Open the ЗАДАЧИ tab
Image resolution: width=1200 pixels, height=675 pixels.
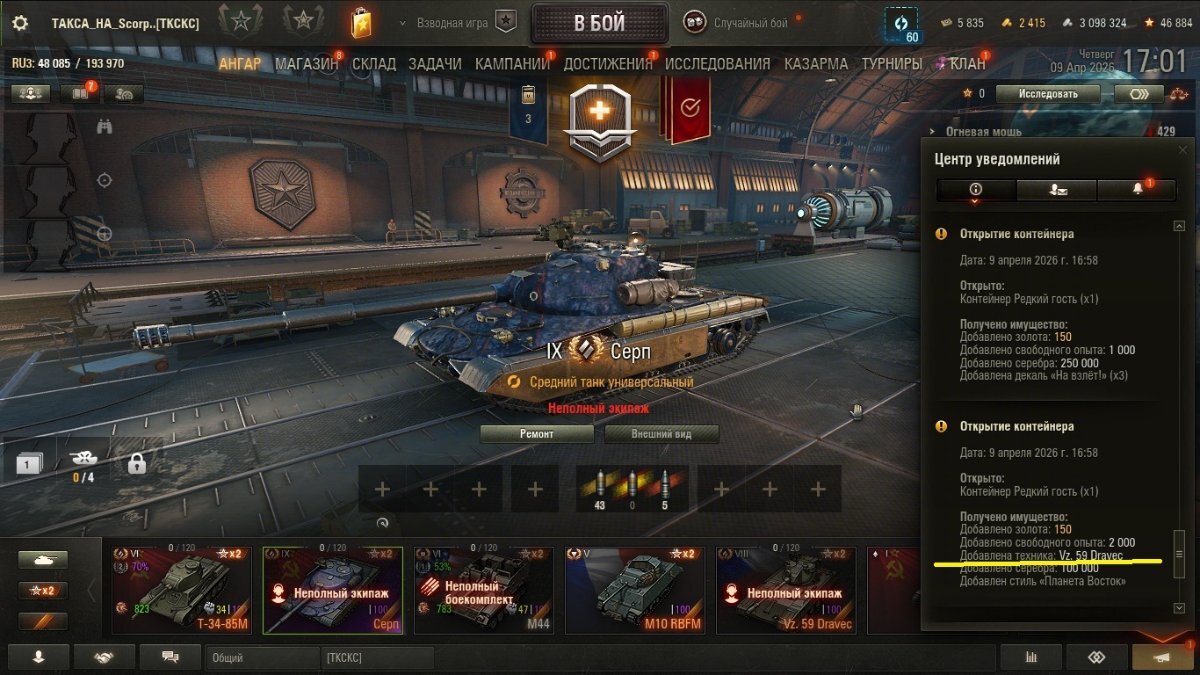[x=435, y=64]
